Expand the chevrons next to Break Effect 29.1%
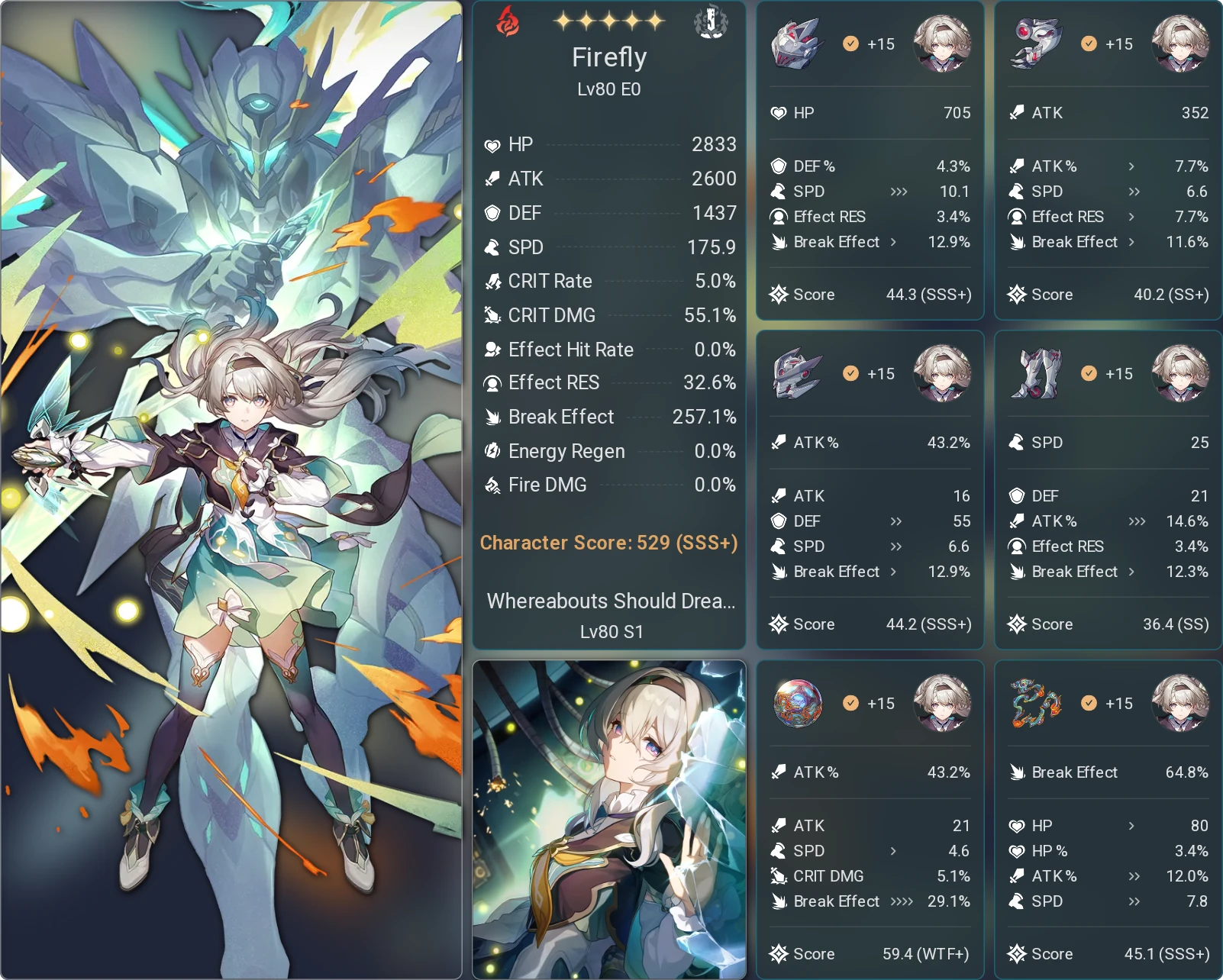 [903, 901]
